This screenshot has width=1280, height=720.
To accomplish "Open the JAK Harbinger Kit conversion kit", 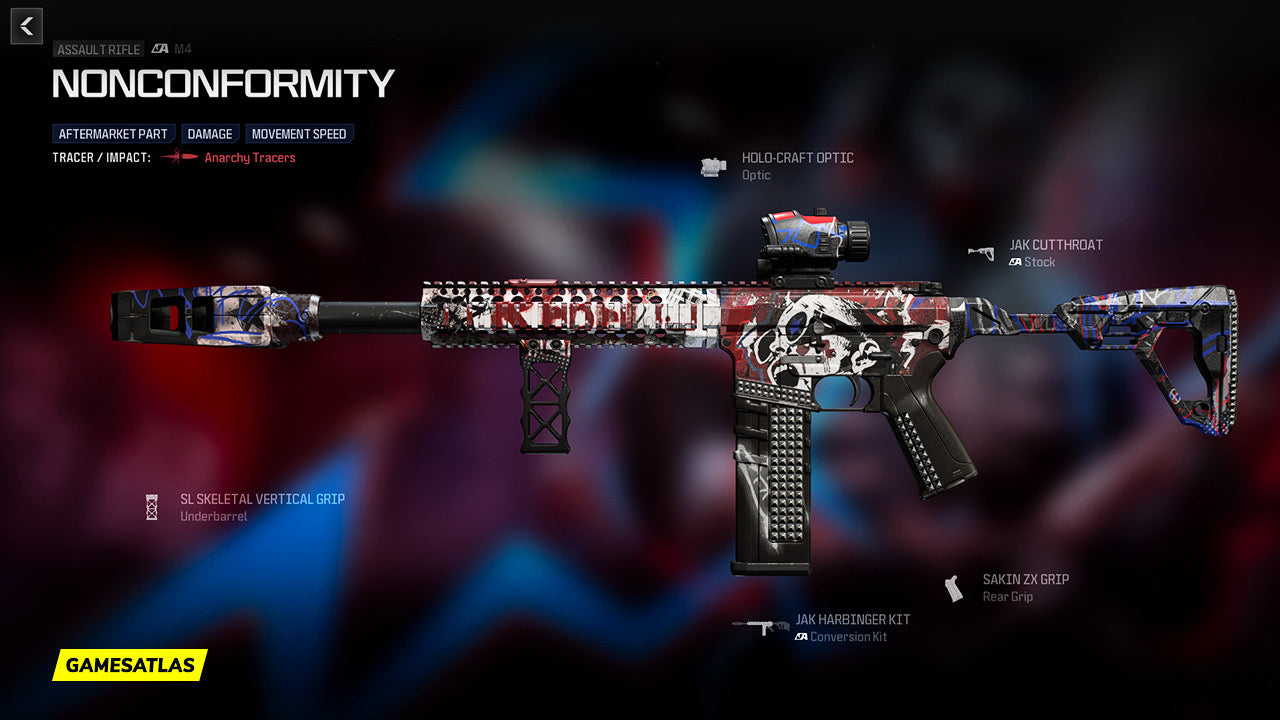I will pyautogui.click(x=852, y=620).
